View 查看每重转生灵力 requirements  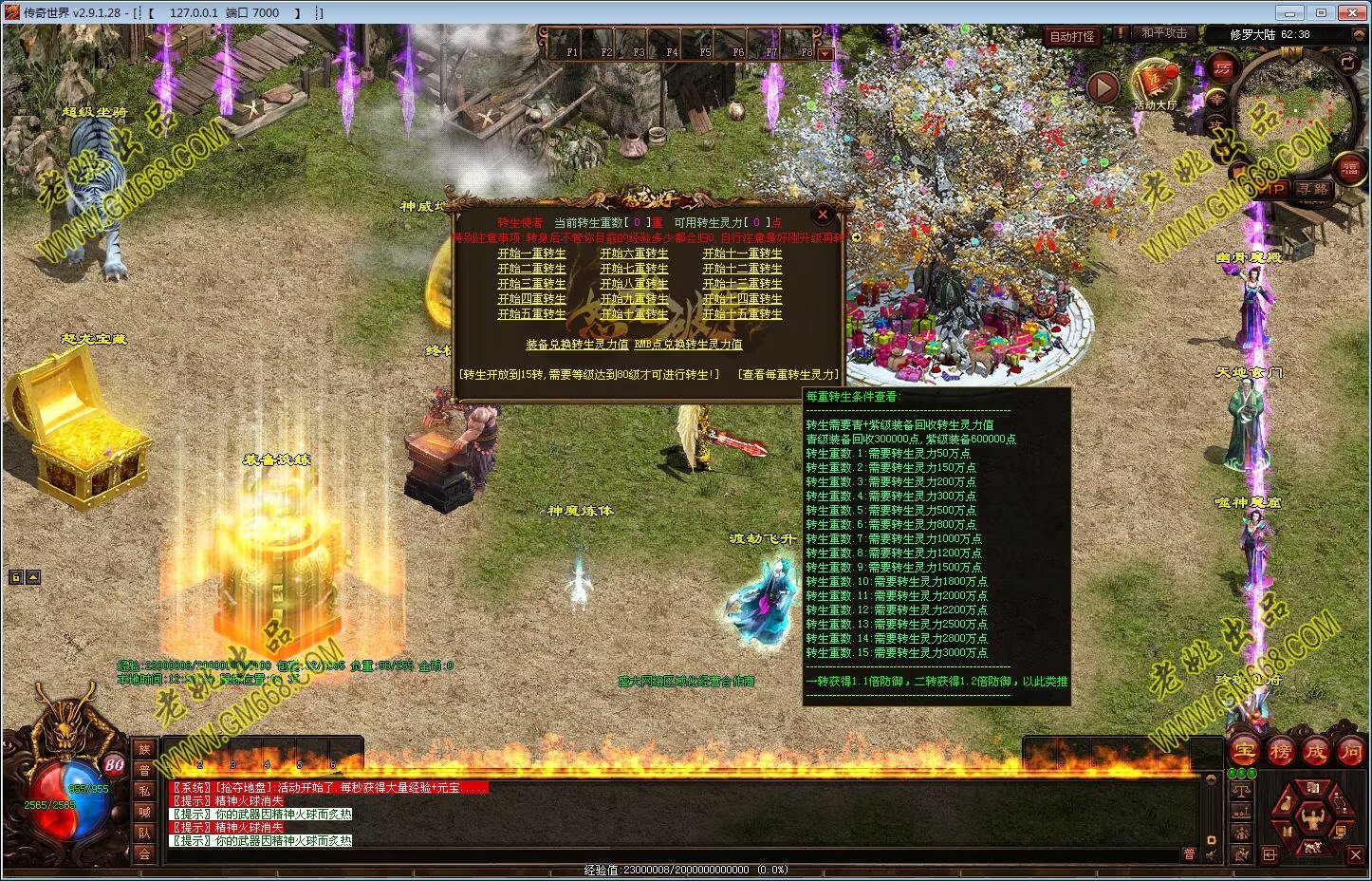tap(788, 375)
